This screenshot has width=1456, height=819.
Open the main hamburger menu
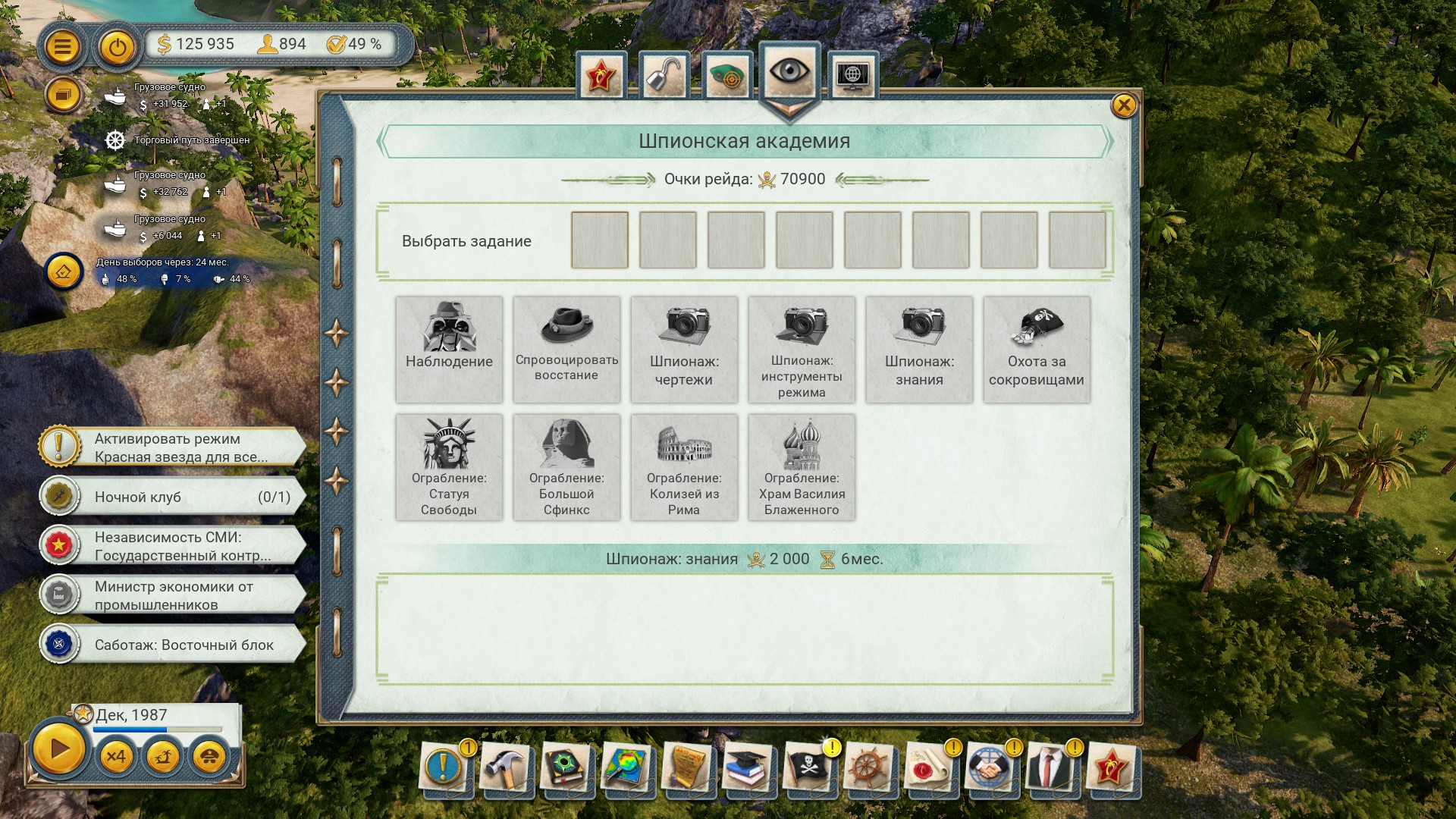(x=62, y=47)
